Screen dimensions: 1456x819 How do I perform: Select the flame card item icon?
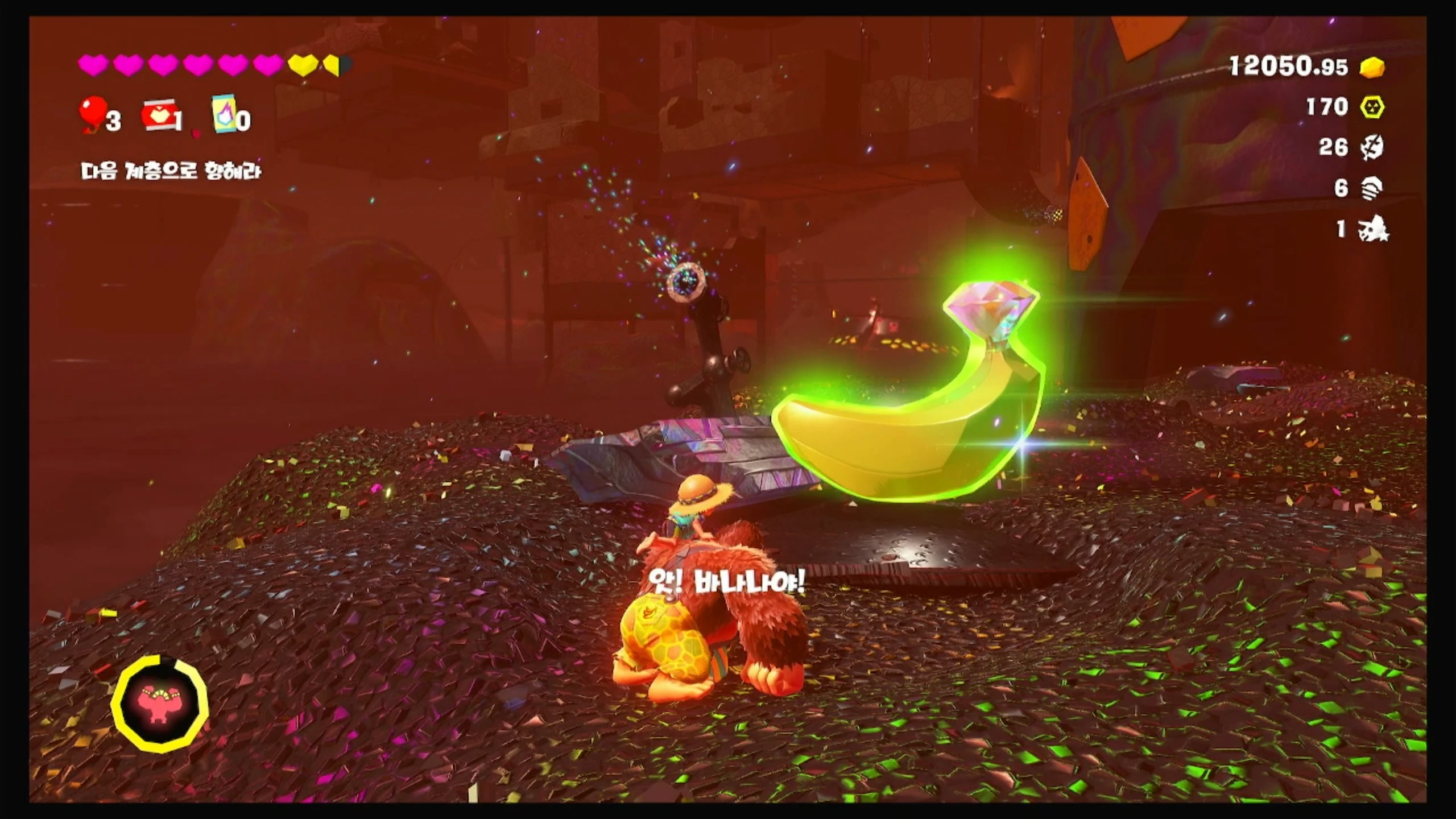pyautogui.click(x=224, y=114)
